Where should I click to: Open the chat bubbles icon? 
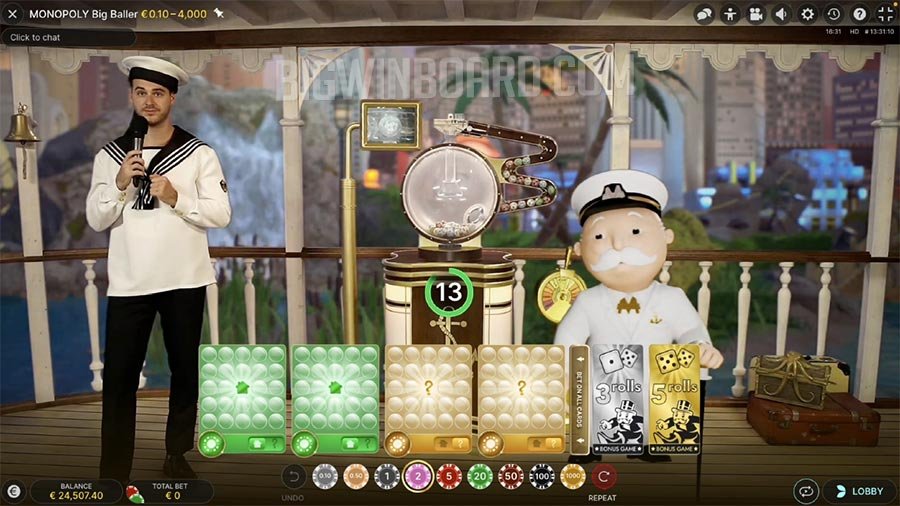pyautogui.click(x=704, y=14)
